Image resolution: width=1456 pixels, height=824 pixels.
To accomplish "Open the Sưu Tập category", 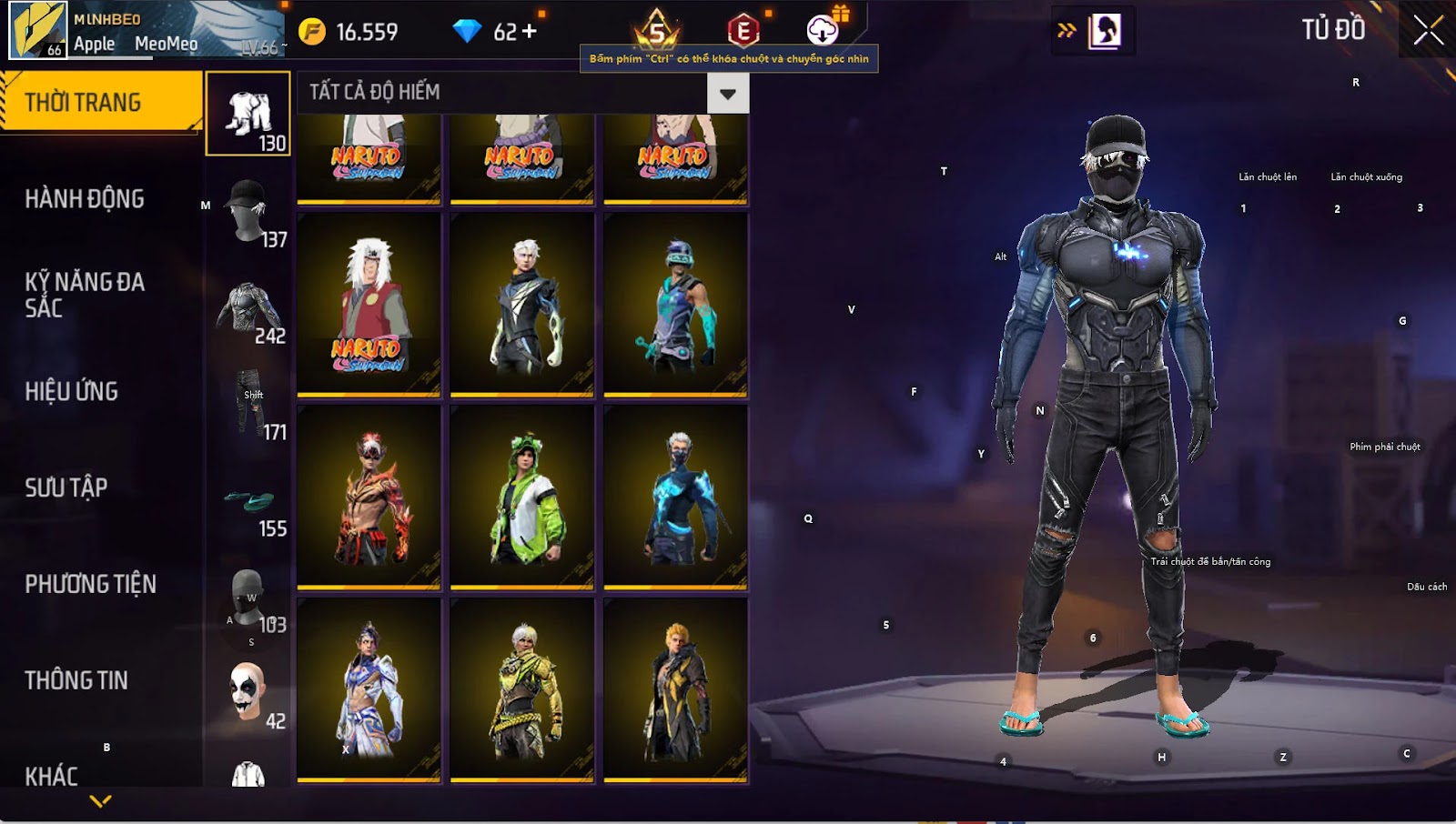I will tap(66, 487).
